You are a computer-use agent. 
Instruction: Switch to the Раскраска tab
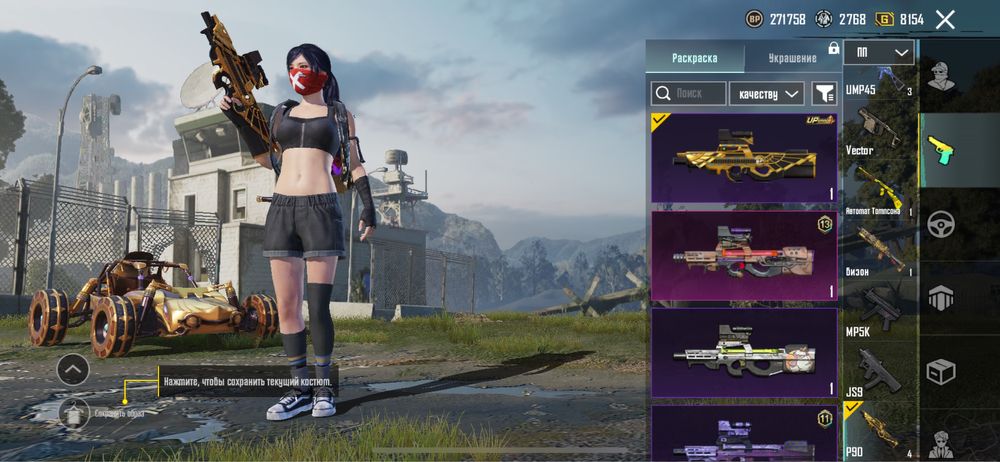click(x=694, y=58)
